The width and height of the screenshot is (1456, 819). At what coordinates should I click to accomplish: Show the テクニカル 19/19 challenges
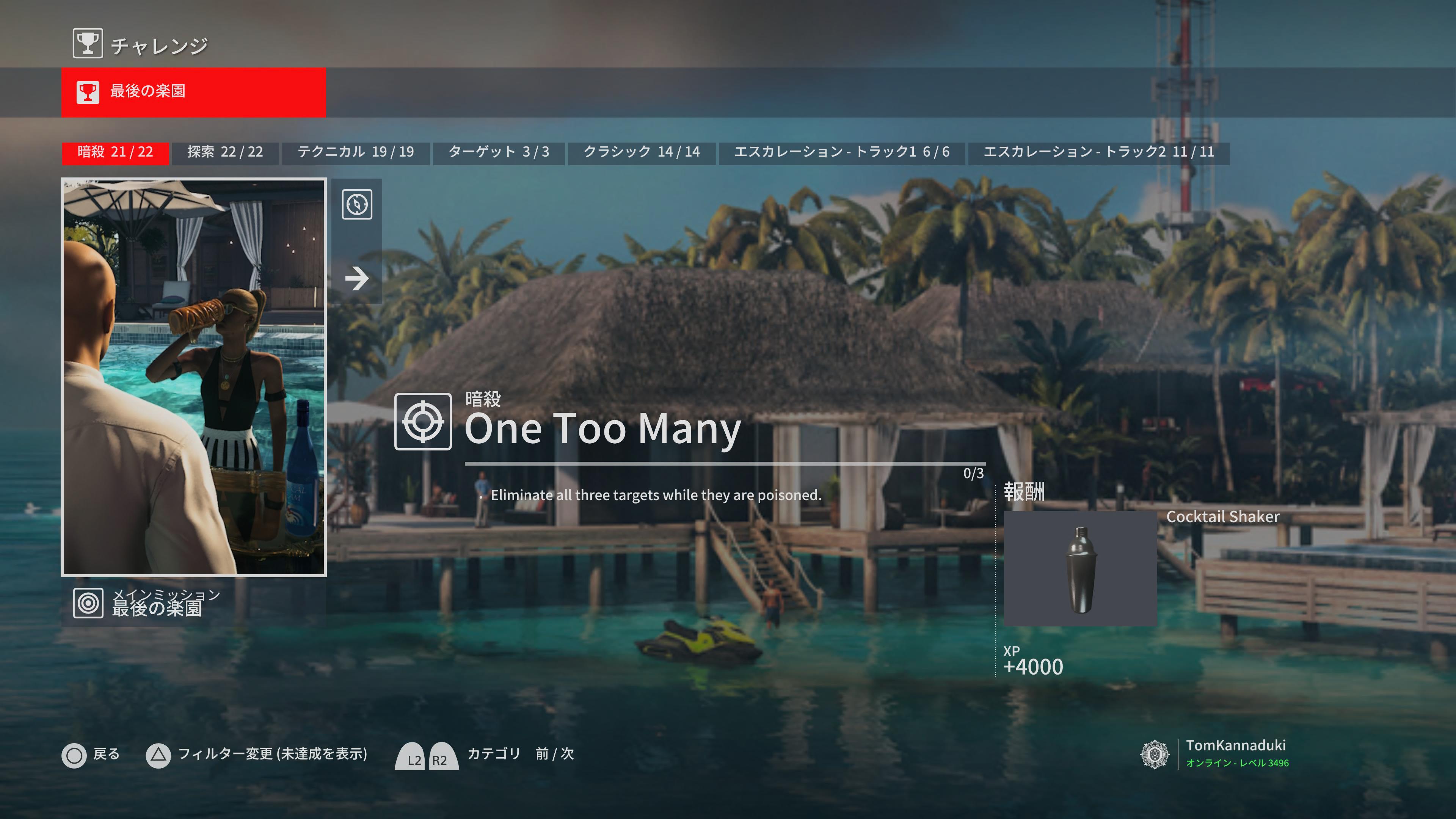click(x=356, y=152)
